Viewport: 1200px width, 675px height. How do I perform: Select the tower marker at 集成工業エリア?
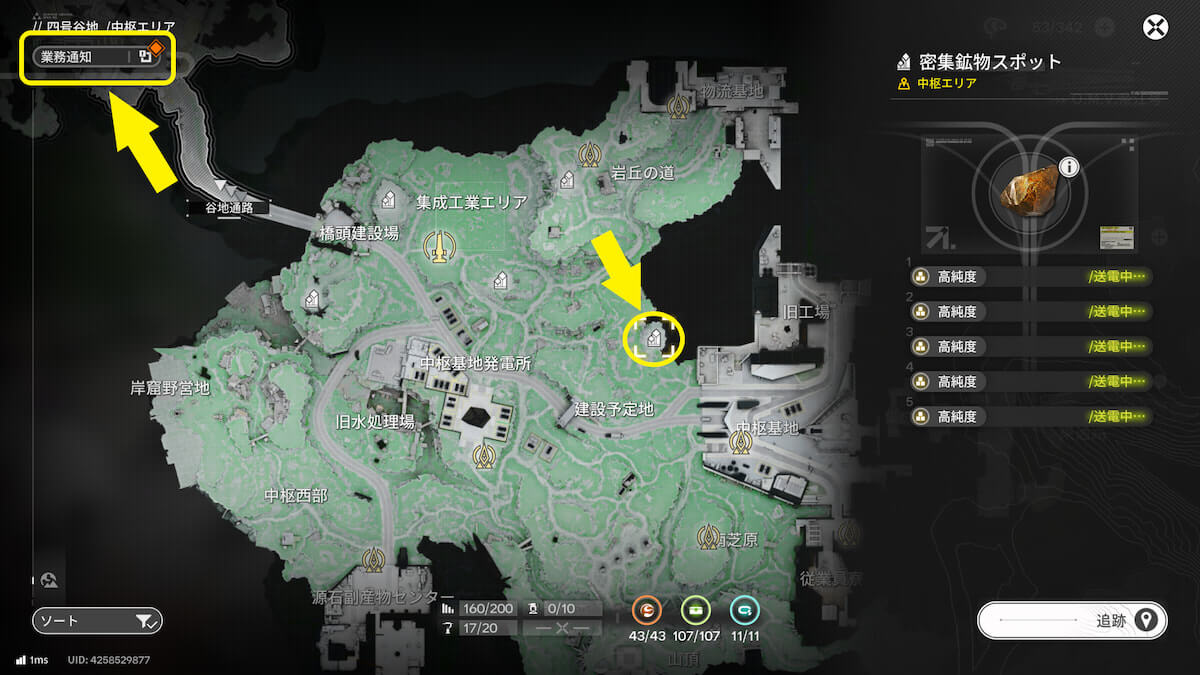435,246
